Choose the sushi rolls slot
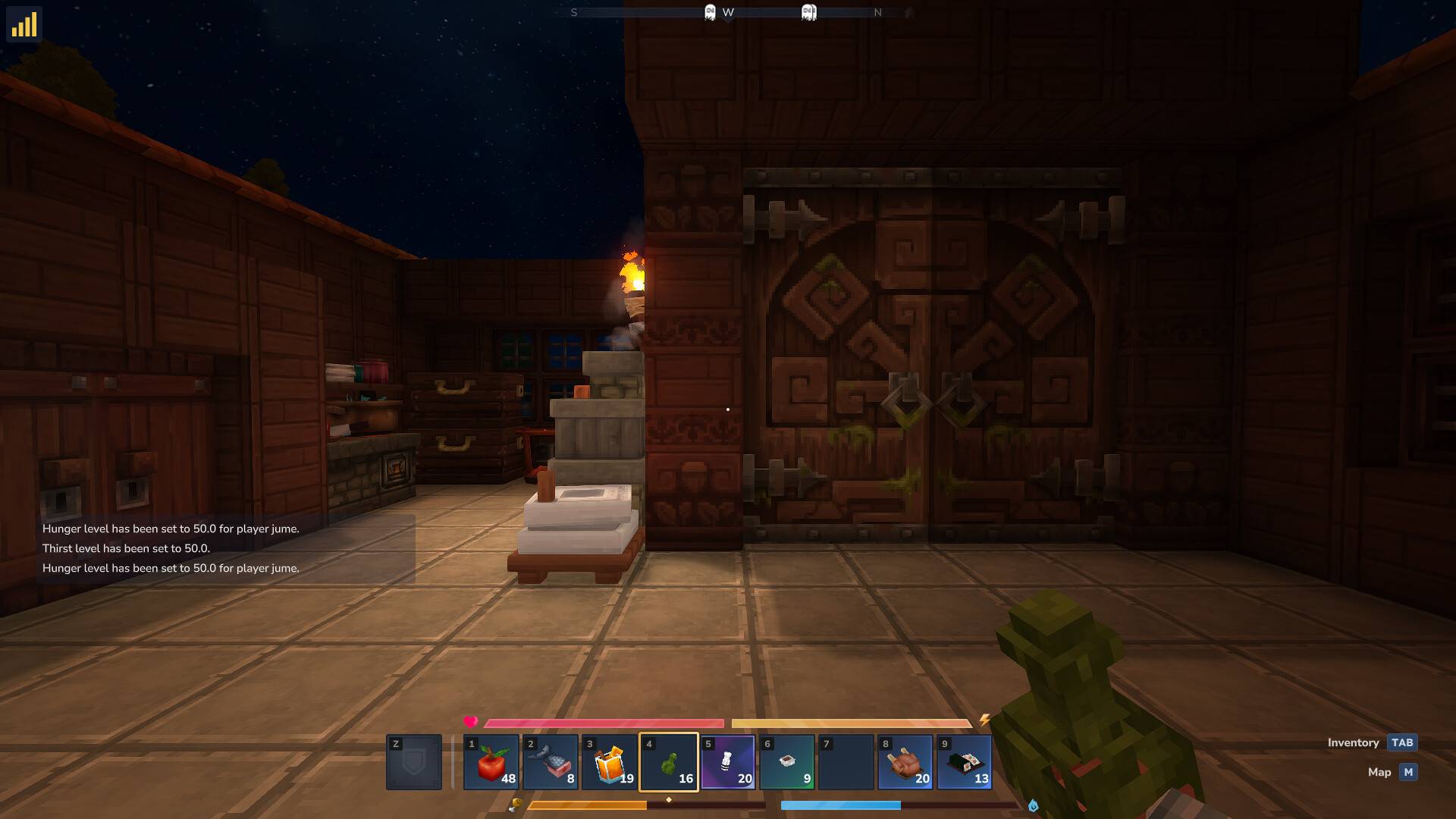This screenshot has width=1456, height=819. coord(965,763)
